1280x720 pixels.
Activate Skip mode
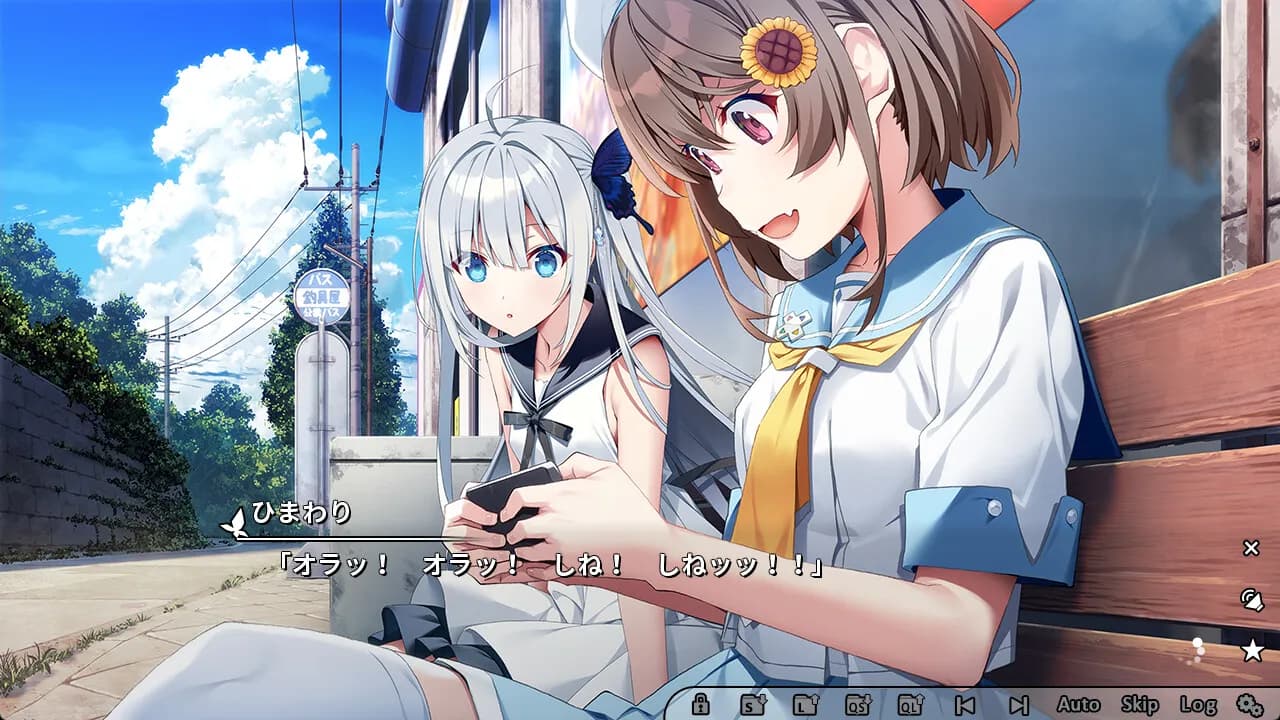click(x=1139, y=704)
